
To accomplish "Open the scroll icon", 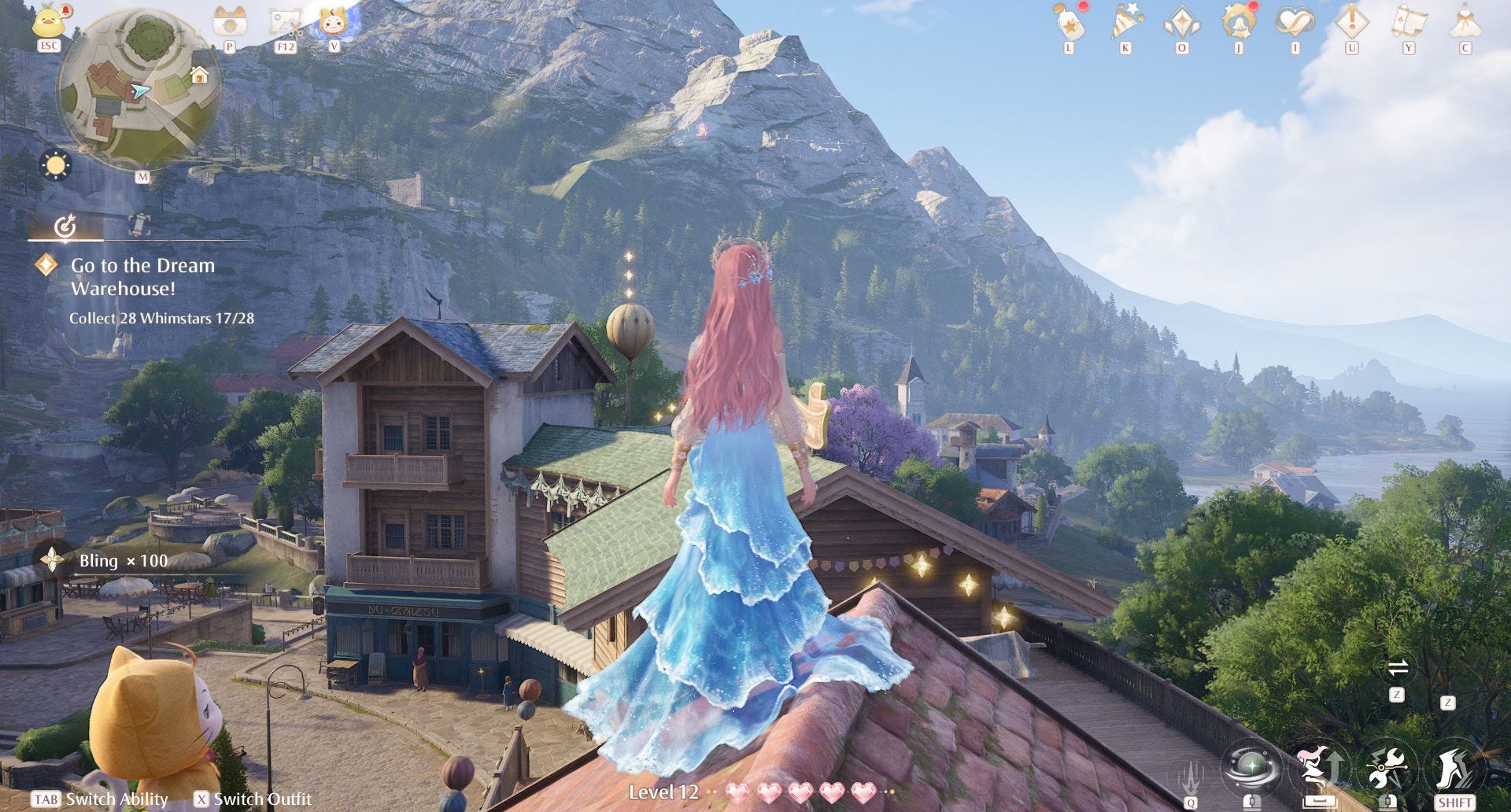I will point(1409,22).
